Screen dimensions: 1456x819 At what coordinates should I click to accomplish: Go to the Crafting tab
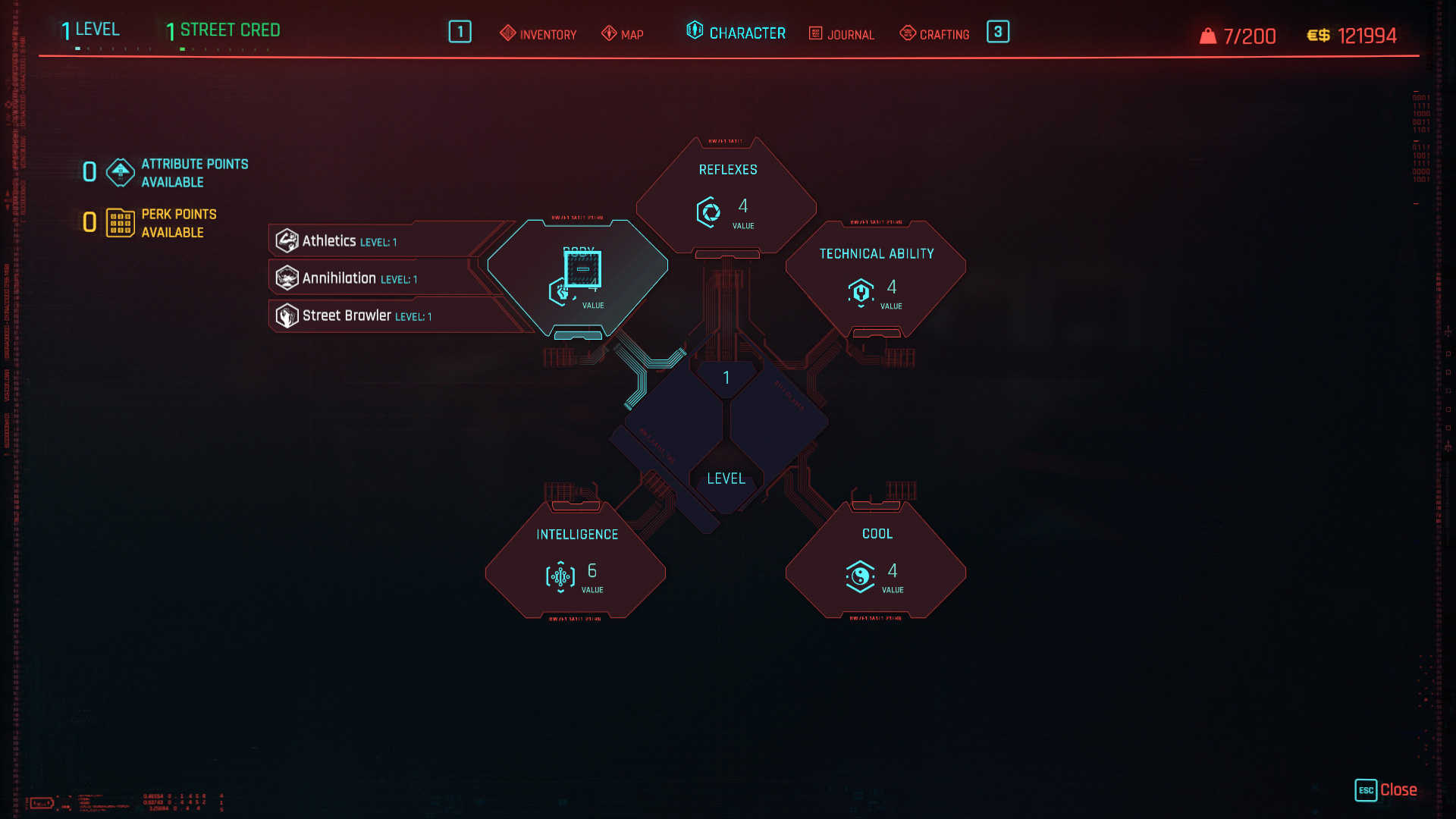pyautogui.click(x=934, y=34)
